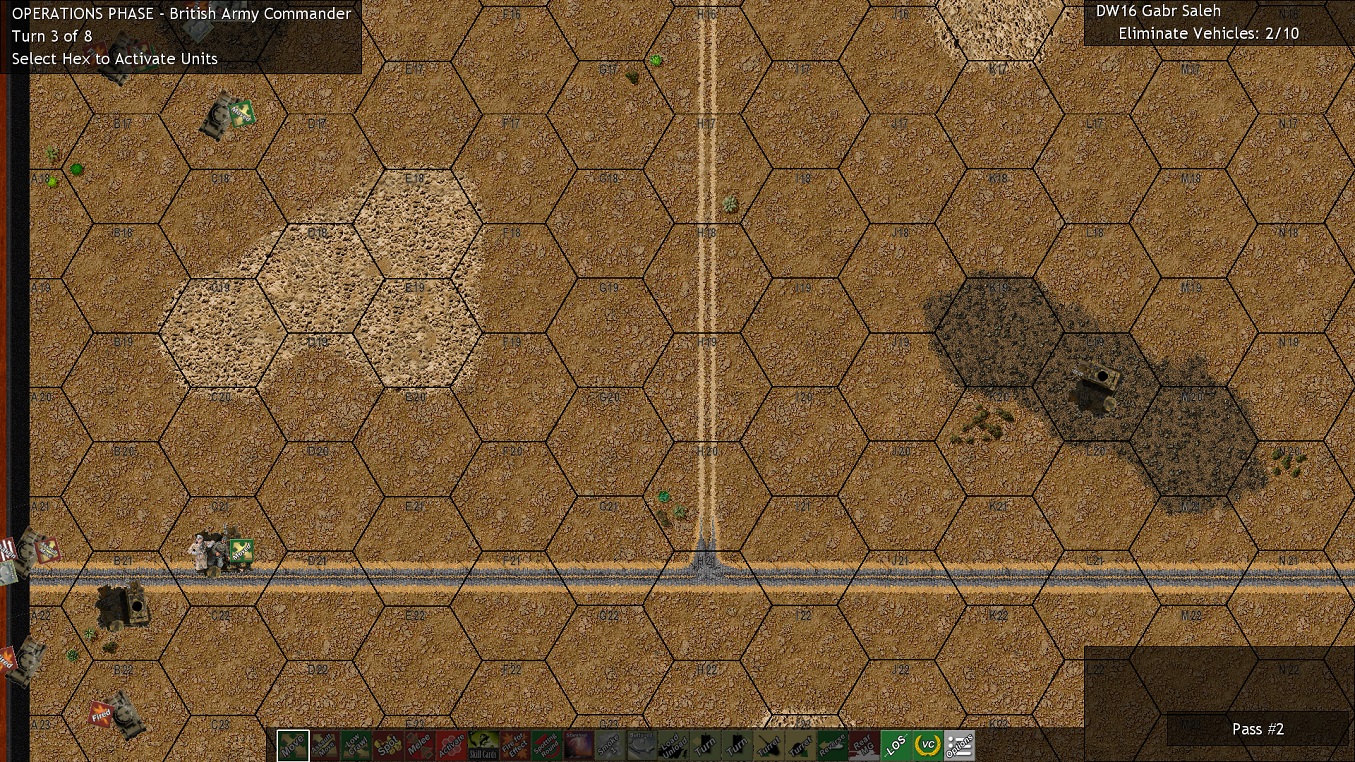
Task: Launch a Starshell using its icon
Action: pos(580,745)
